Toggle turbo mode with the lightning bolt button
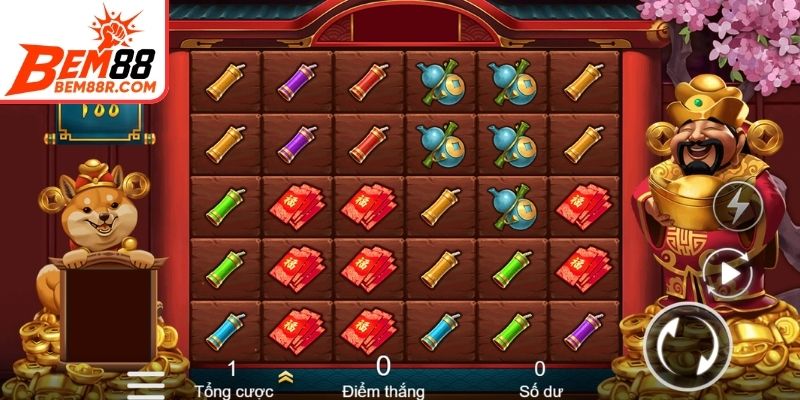This screenshot has height=400, width=800. [737, 207]
